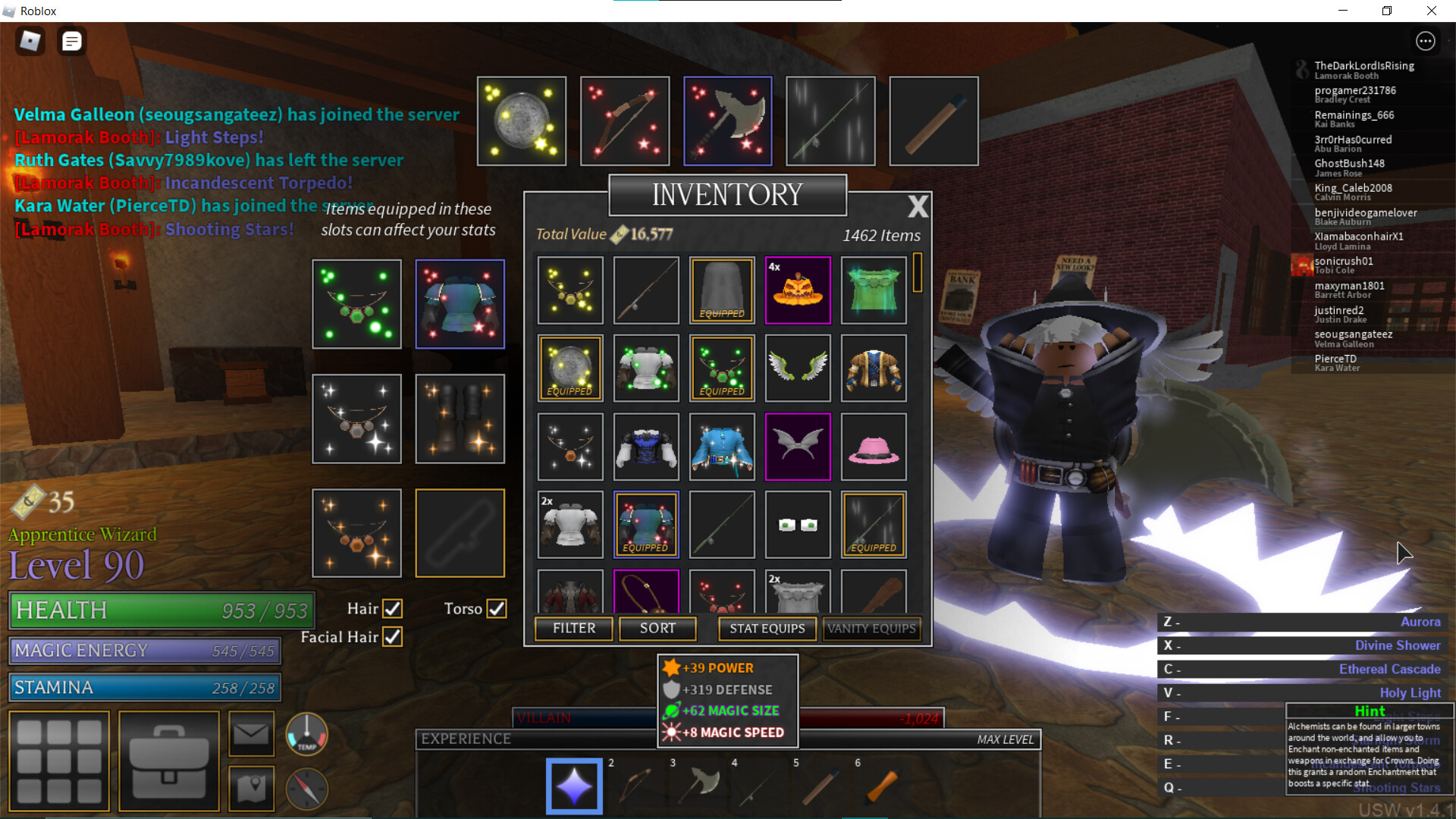Open the nine-square grid menu button
The image size is (1456, 819).
[59, 761]
